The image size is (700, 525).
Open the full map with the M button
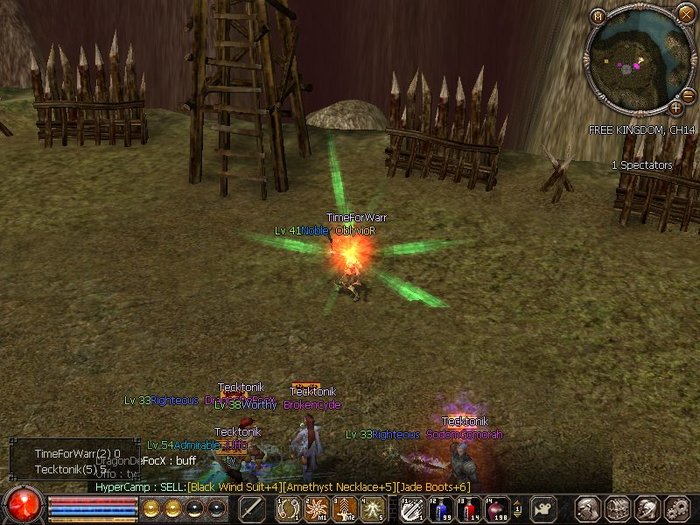pos(598,16)
